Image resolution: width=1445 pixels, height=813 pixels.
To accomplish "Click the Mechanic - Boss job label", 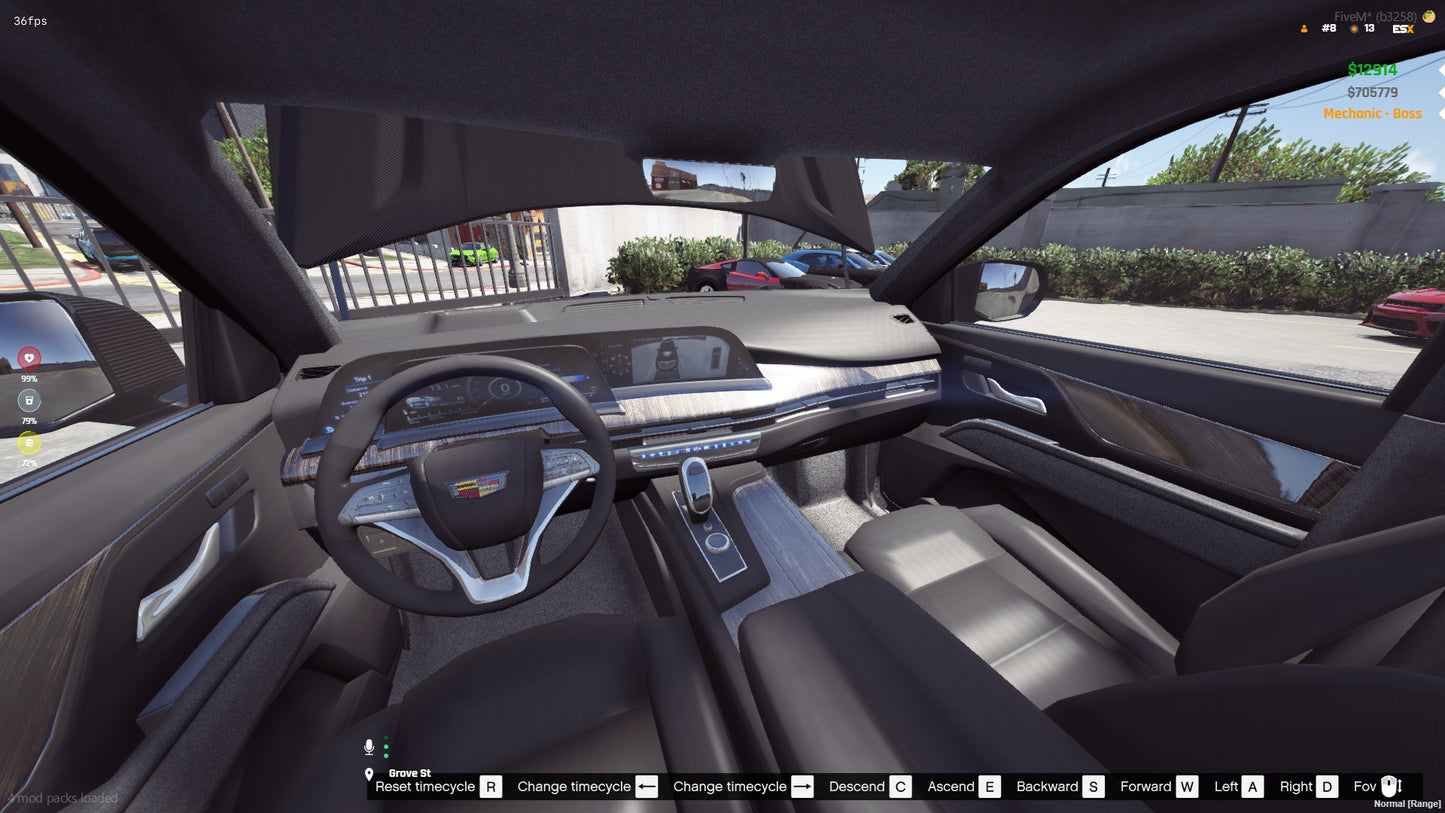I will (x=1373, y=113).
